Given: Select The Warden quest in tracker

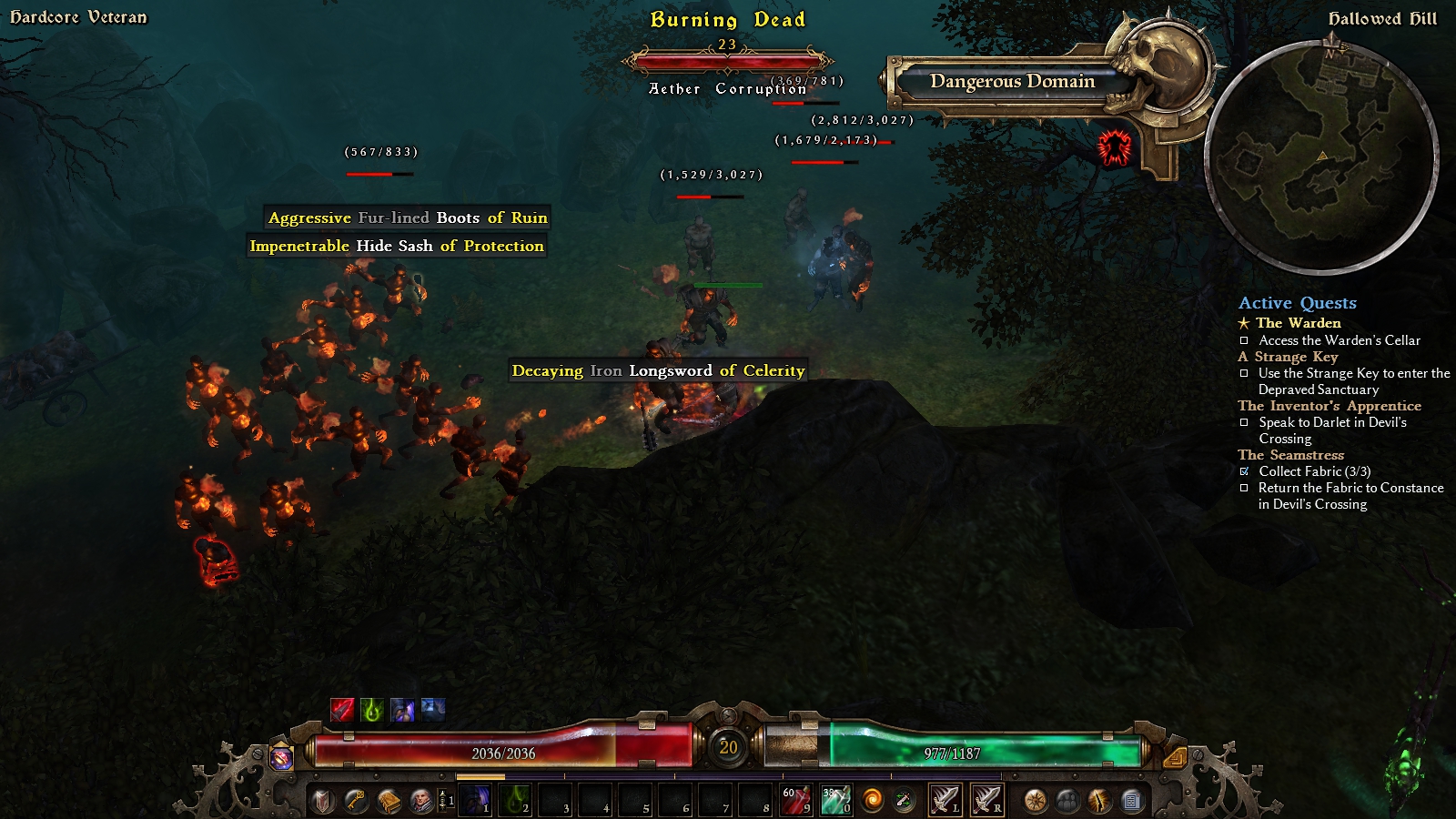Looking at the screenshot, I should click(x=1298, y=323).
